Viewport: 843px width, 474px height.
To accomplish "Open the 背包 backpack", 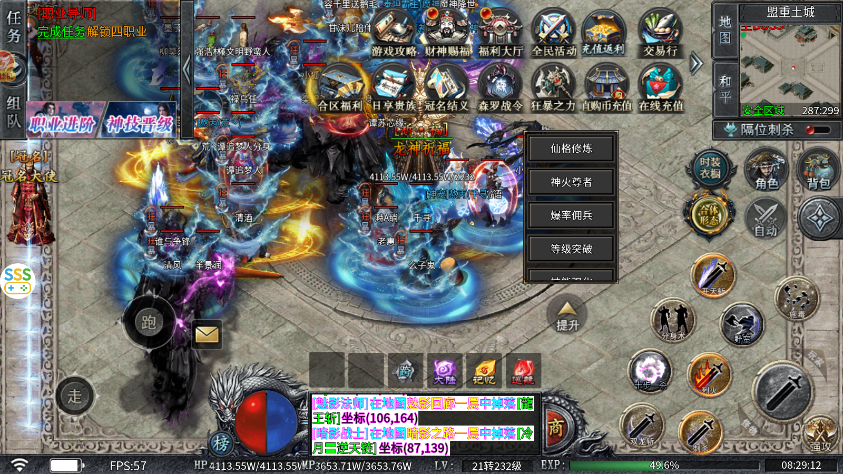I will [x=818, y=170].
